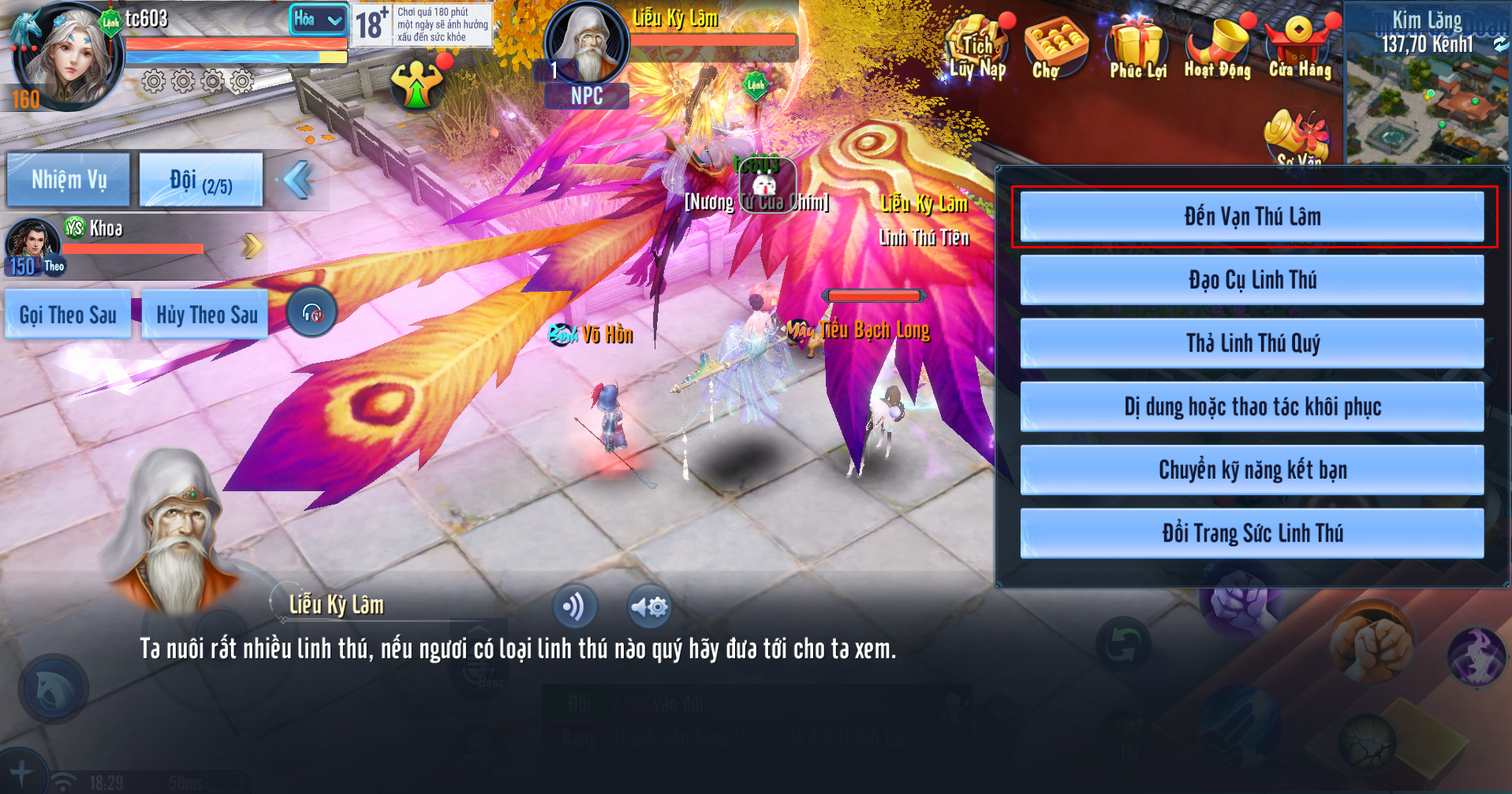The height and width of the screenshot is (794, 1512).
Task: Open the Đội (2/5) team tab
Action: click(x=200, y=181)
